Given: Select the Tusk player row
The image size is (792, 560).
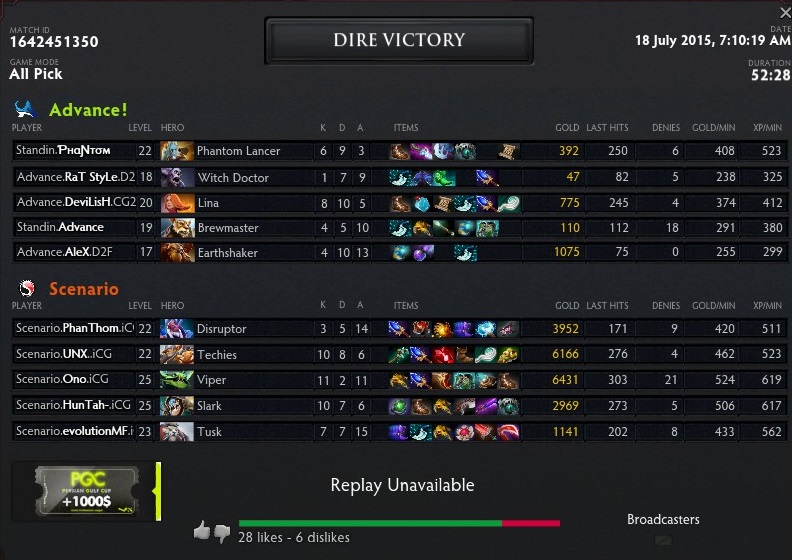Looking at the screenshot, I should click(x=400, y=432).
